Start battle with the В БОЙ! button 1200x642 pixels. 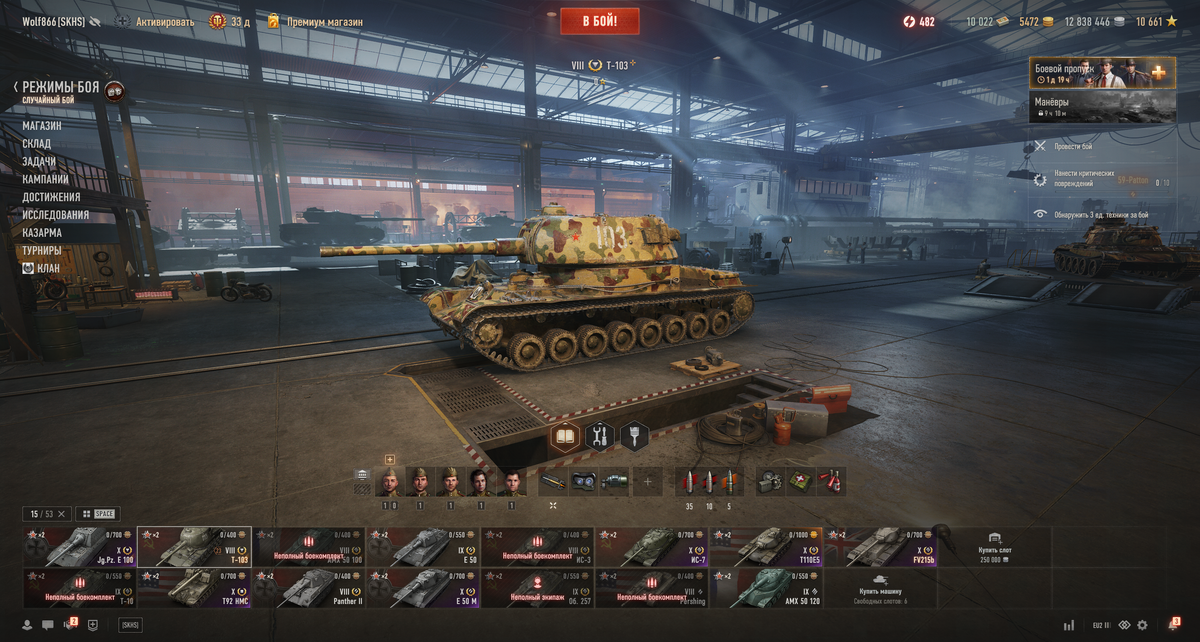(599, 21)
